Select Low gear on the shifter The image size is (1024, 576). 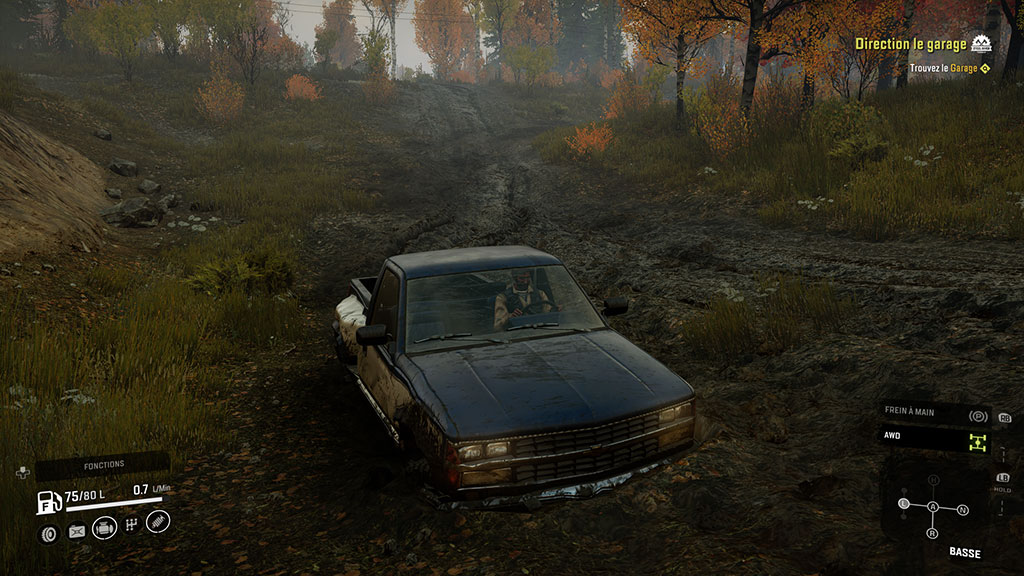pos(904,503)
